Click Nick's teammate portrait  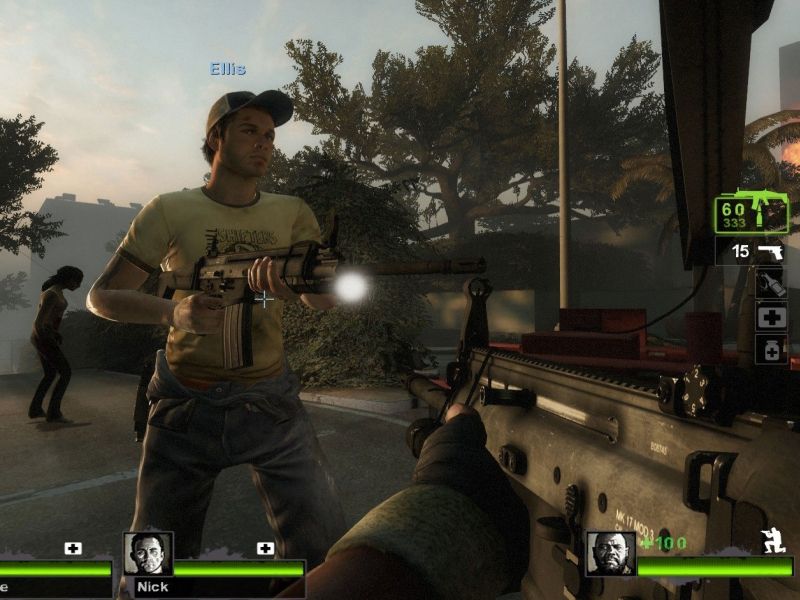click(x=148, y=553)
